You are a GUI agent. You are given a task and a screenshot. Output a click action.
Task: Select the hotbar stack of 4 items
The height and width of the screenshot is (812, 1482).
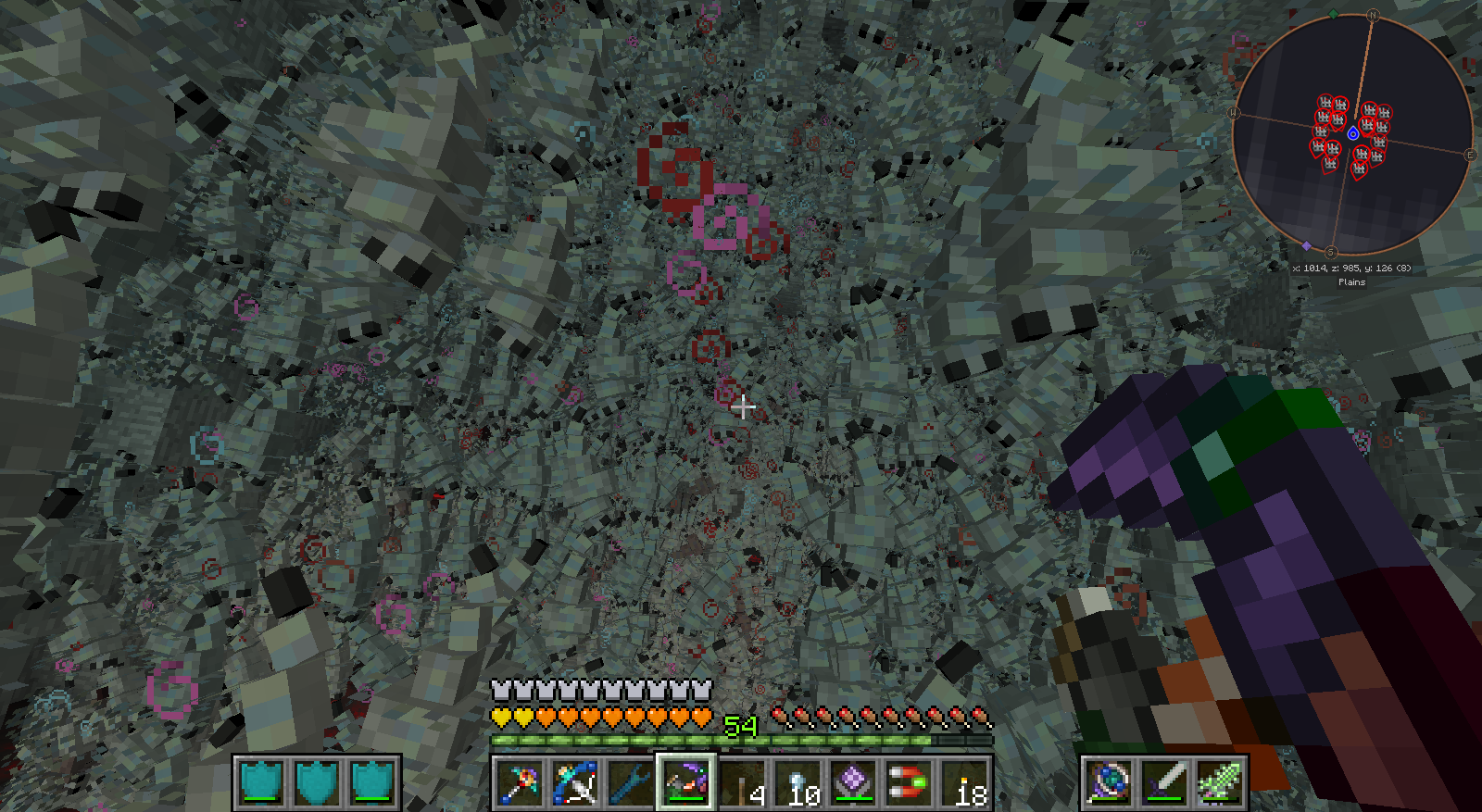[x=743, y=783]
